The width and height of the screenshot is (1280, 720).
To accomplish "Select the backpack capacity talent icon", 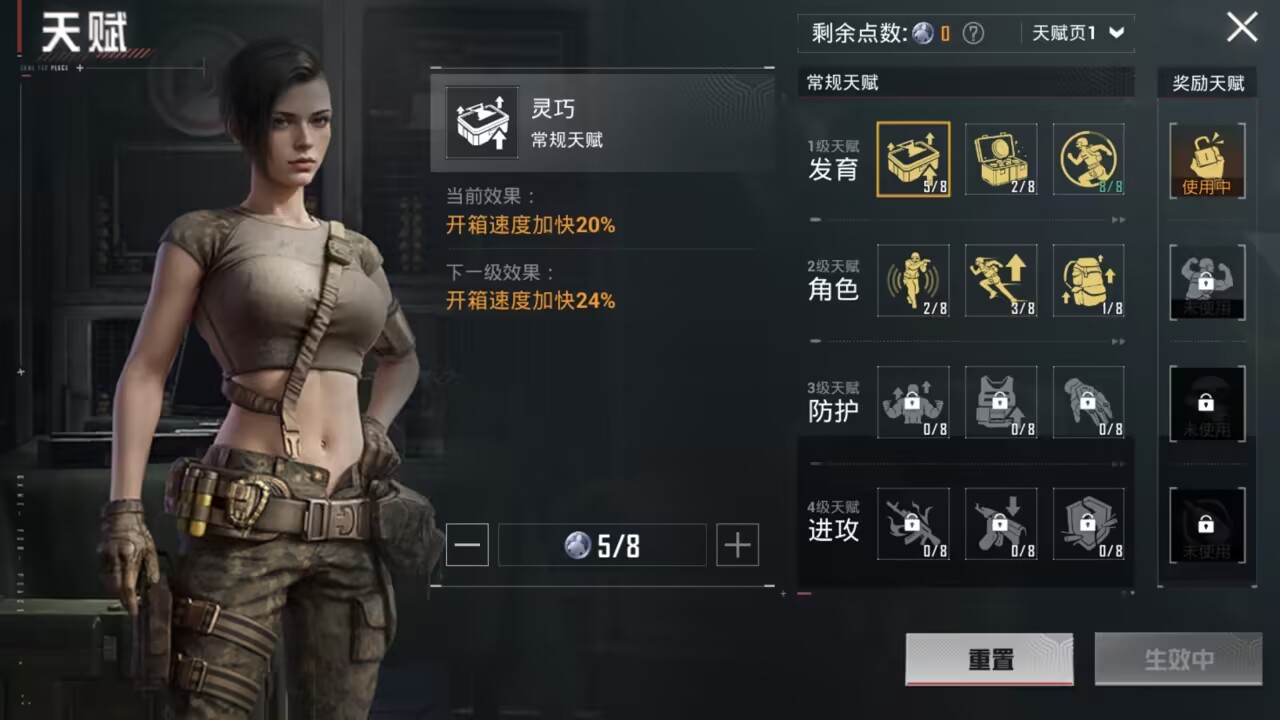I will 1088,281.
